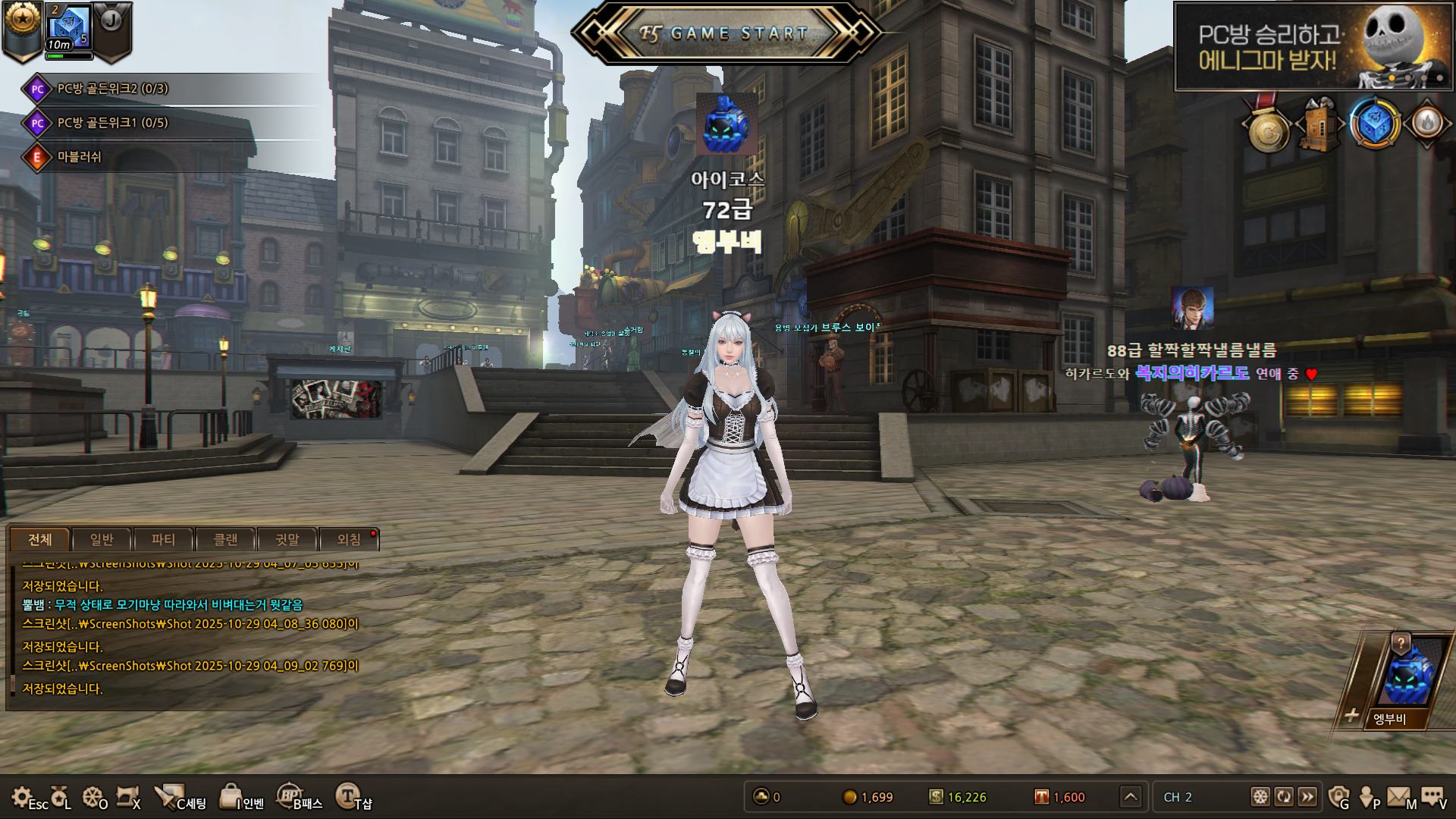
Task: Open the orange machine building icon
Action: [x=1320, y=125]
